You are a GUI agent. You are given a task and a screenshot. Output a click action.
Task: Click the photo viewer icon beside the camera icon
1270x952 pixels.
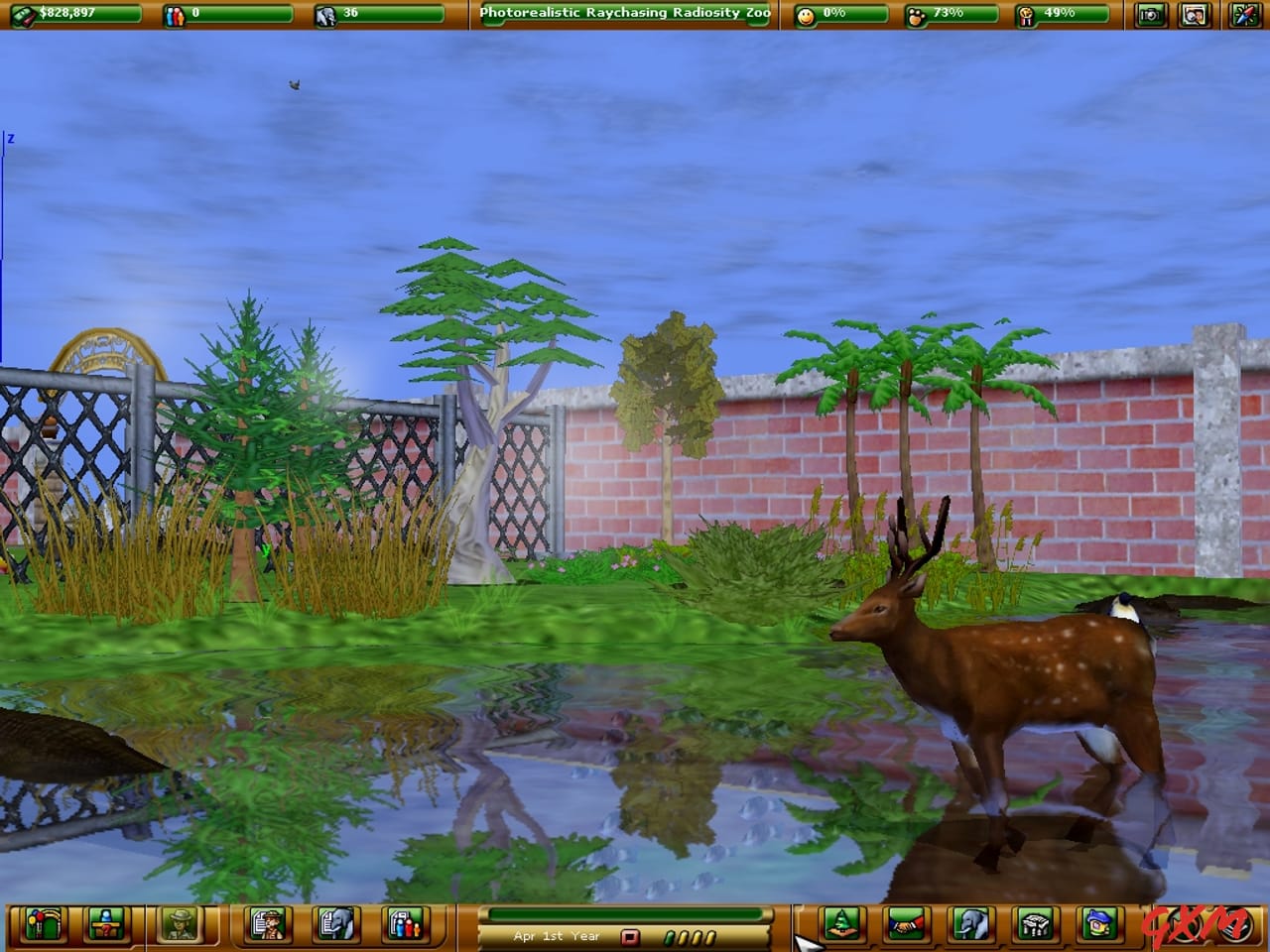[1196, 14]
